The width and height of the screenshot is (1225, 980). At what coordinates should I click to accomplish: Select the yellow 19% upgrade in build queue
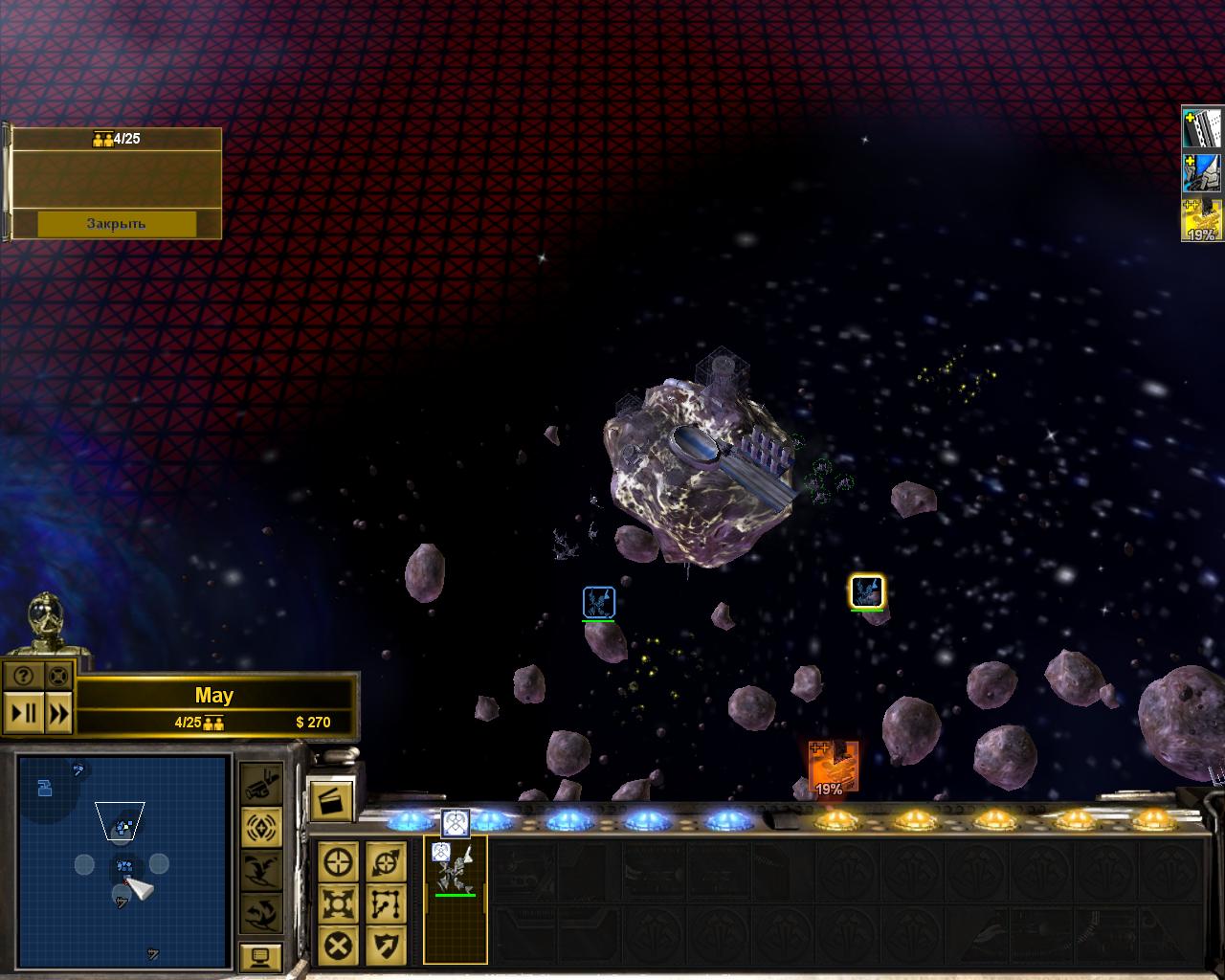click(1202, 220)
